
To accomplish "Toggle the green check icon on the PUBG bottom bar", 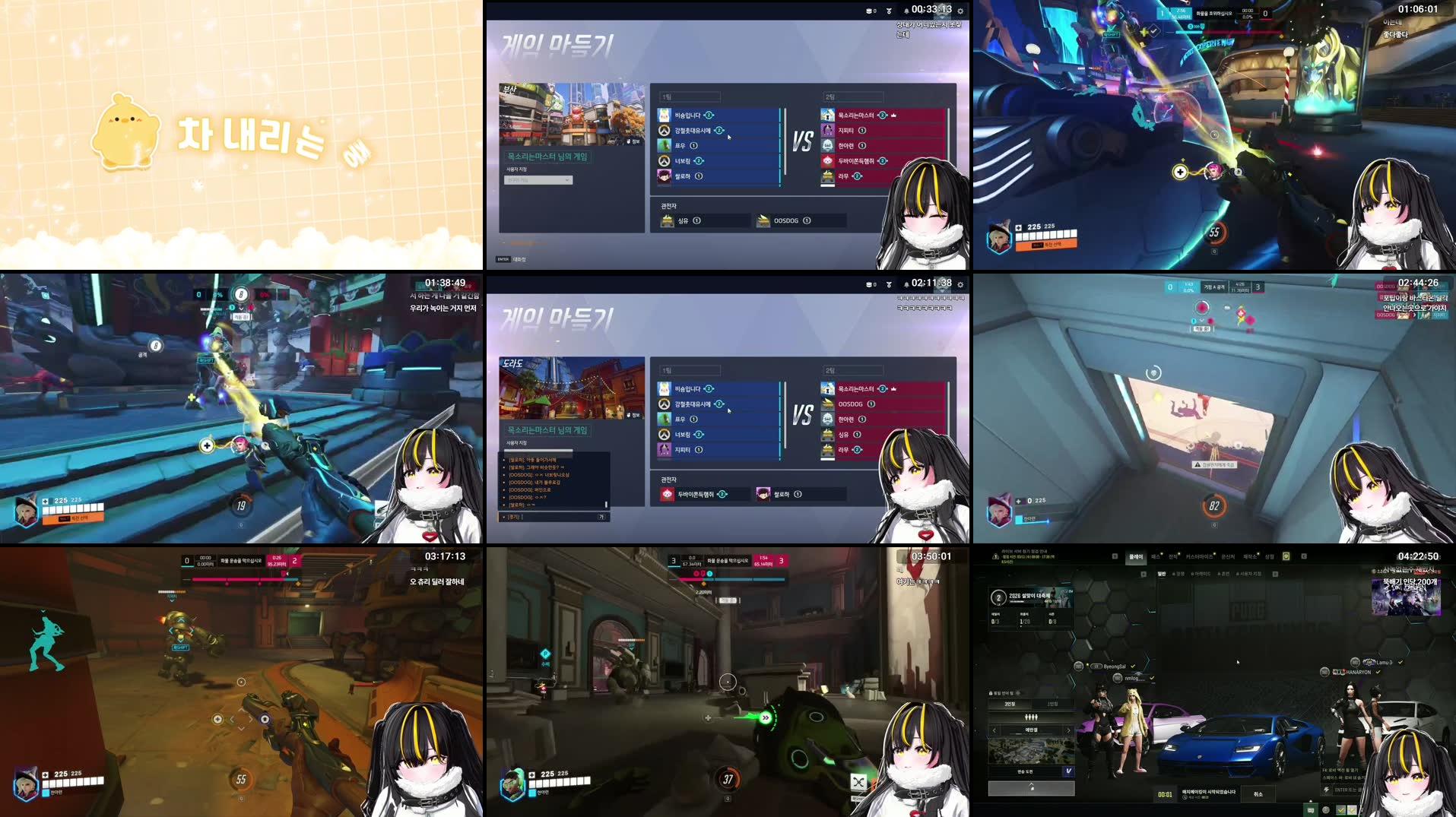I will (x=1340, y=810).
